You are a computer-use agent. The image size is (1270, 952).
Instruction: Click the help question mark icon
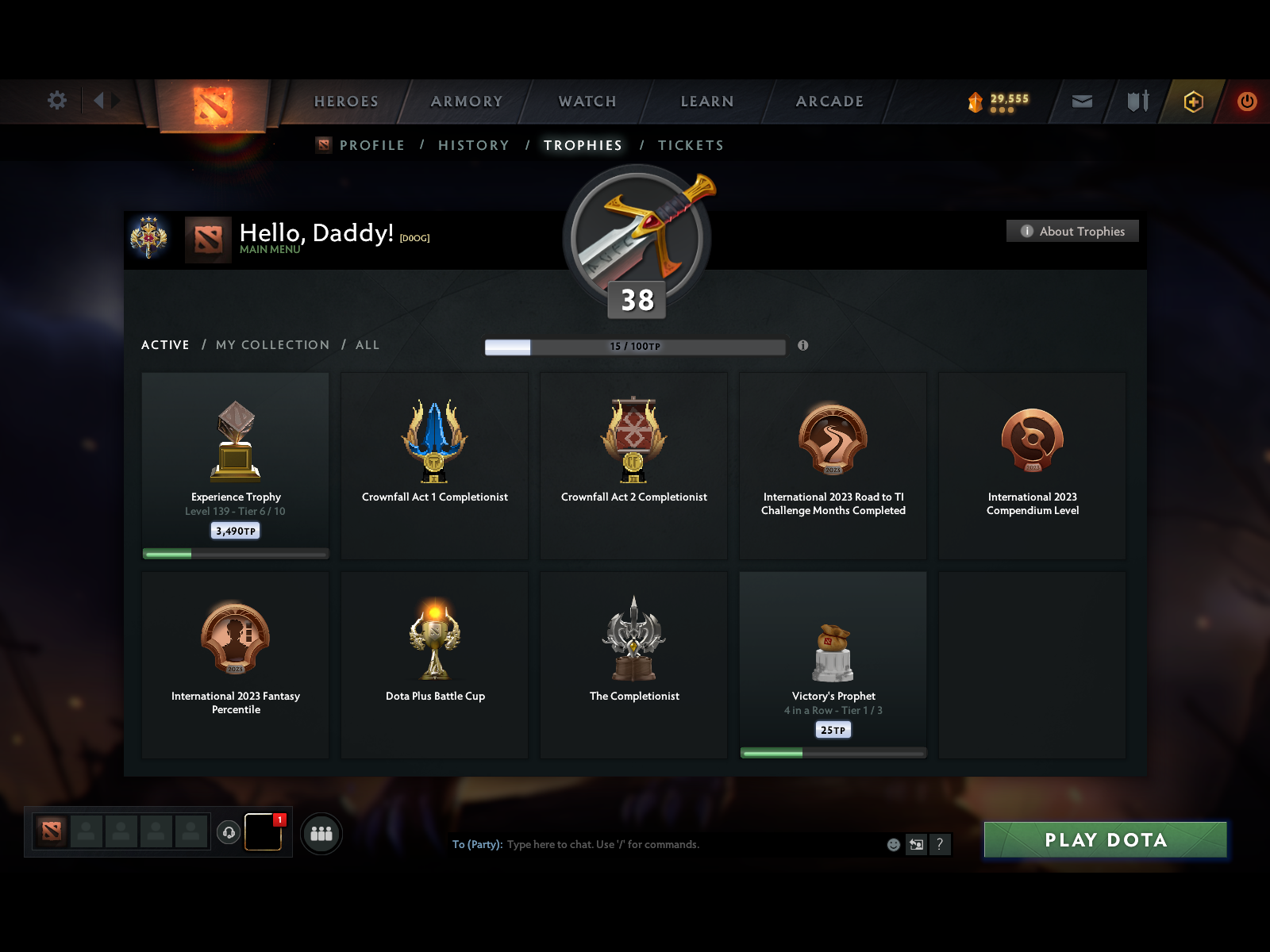tap(941, 844)
